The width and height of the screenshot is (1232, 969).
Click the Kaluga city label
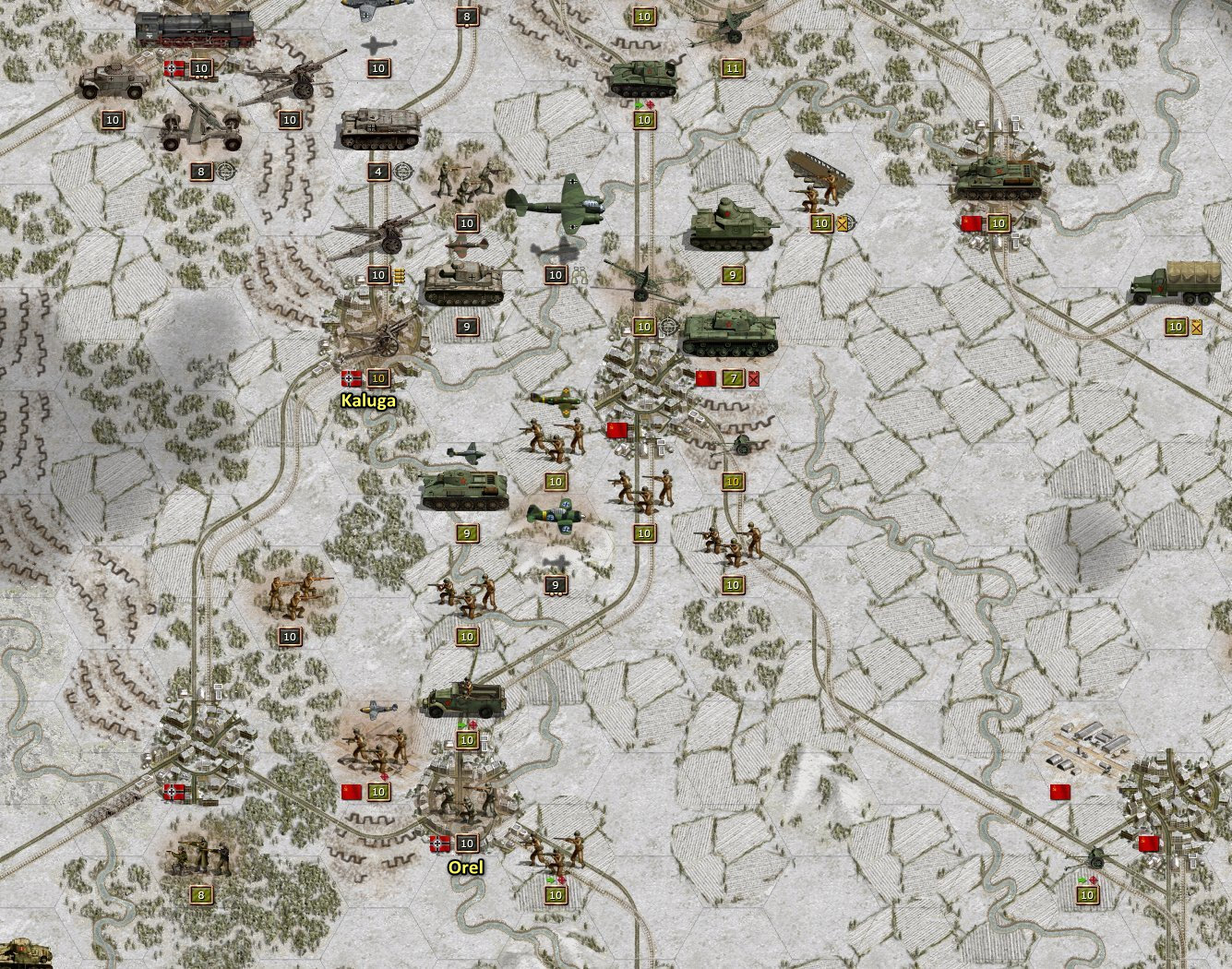(x=367, y=401)
